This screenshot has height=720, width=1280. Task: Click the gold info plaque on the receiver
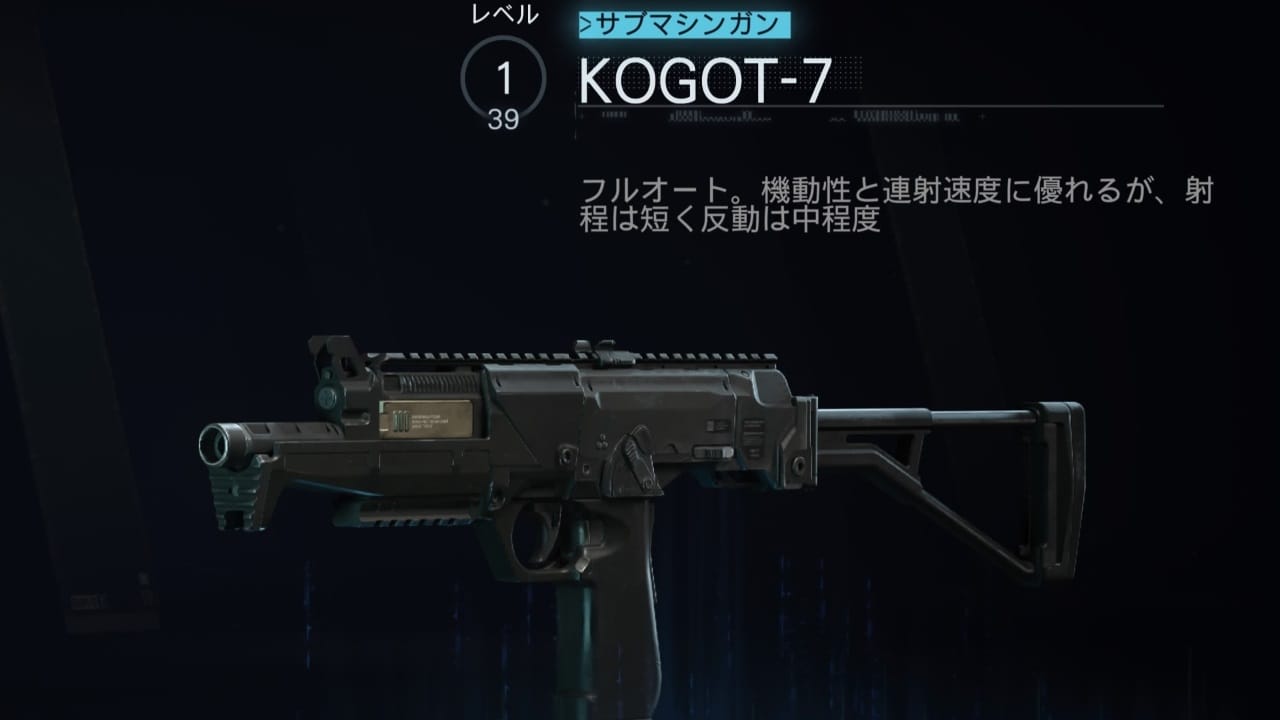425,422
